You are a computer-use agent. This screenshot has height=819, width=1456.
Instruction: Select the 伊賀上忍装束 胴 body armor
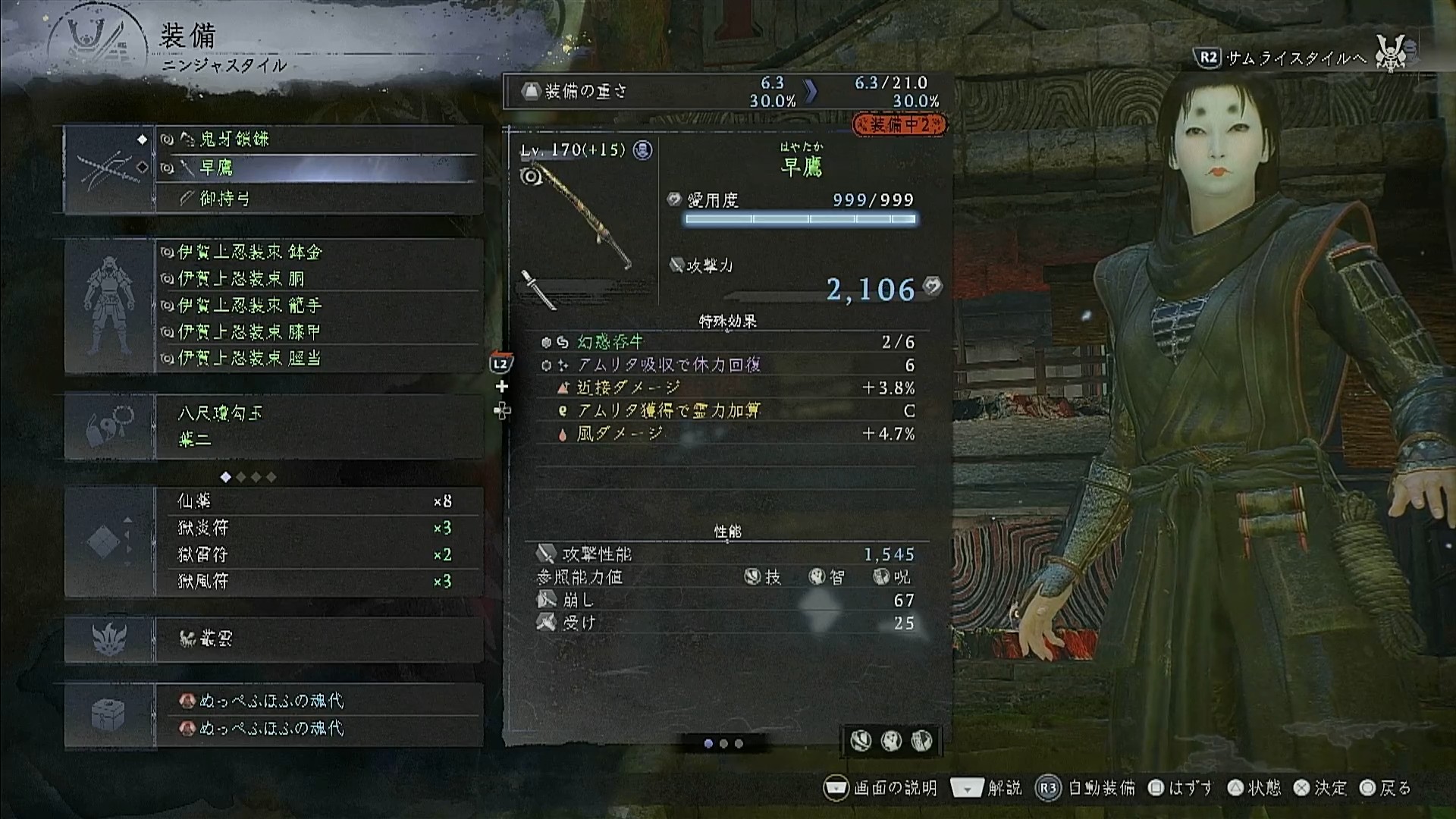[318, 278]
